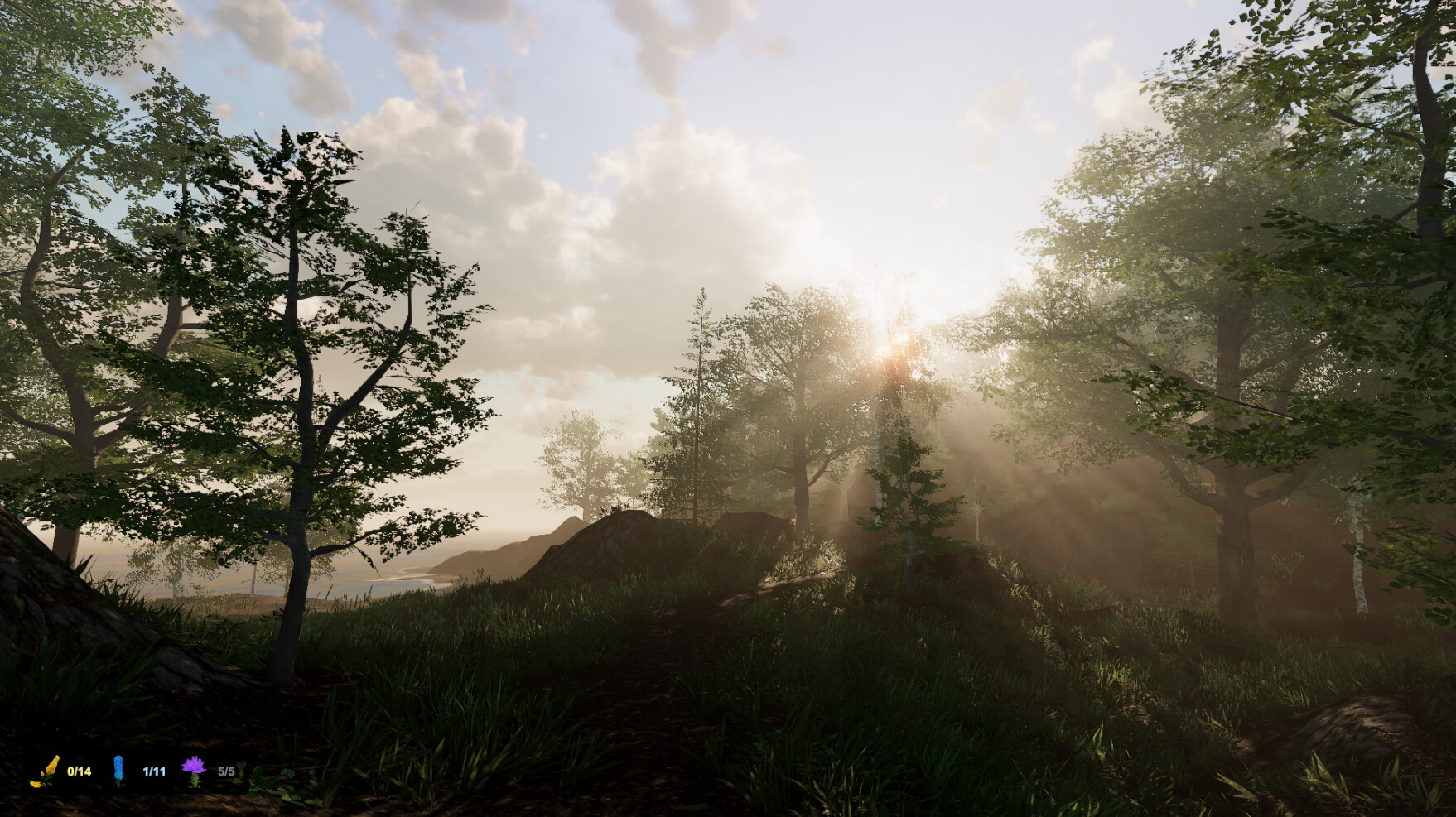Click the completed 5/5 thistle counter
Viewport: 1456px width, 817px height.
pyautogui.click(x=226, y=771)
